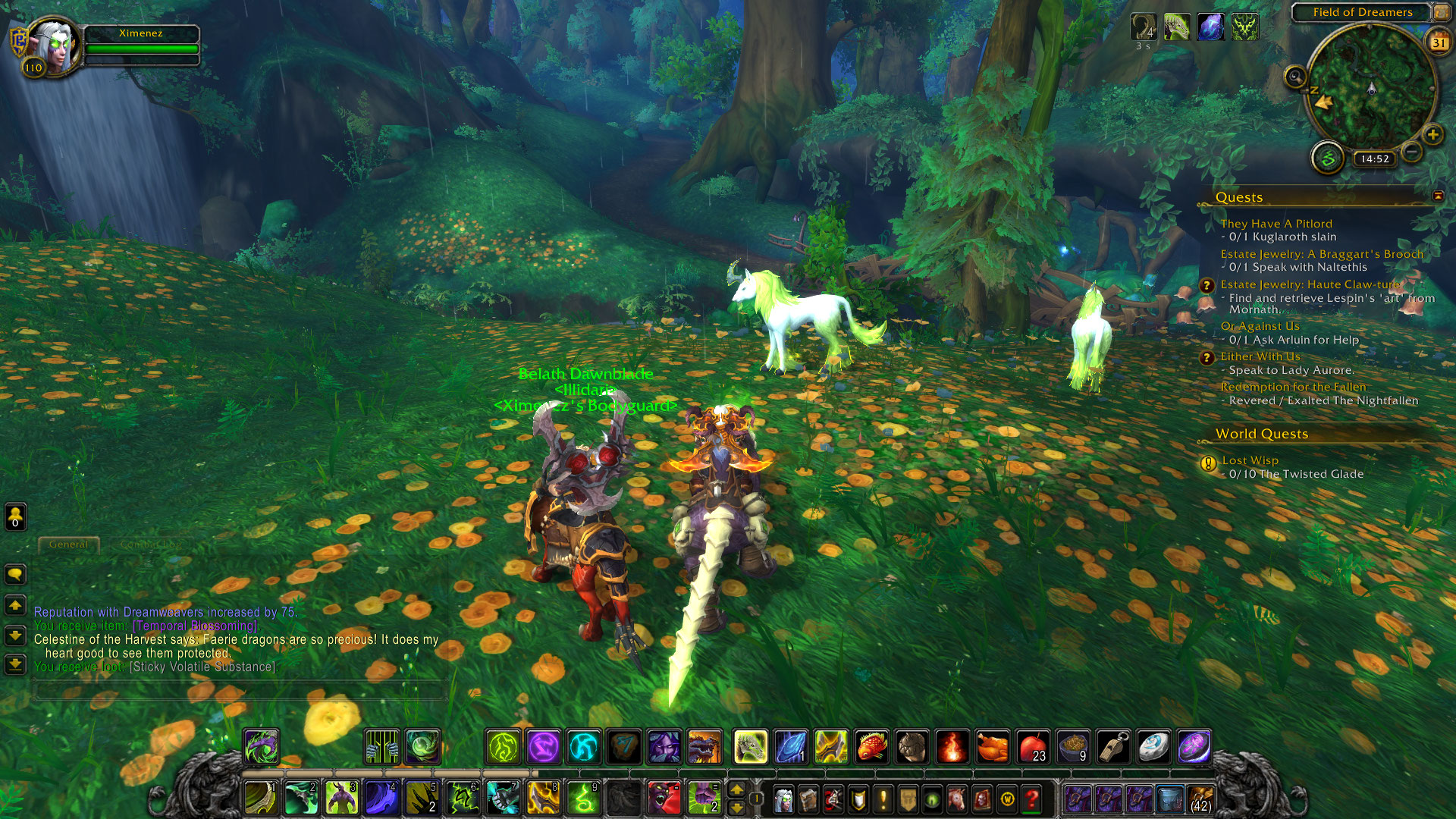Activate the flame ability icon

952,747
